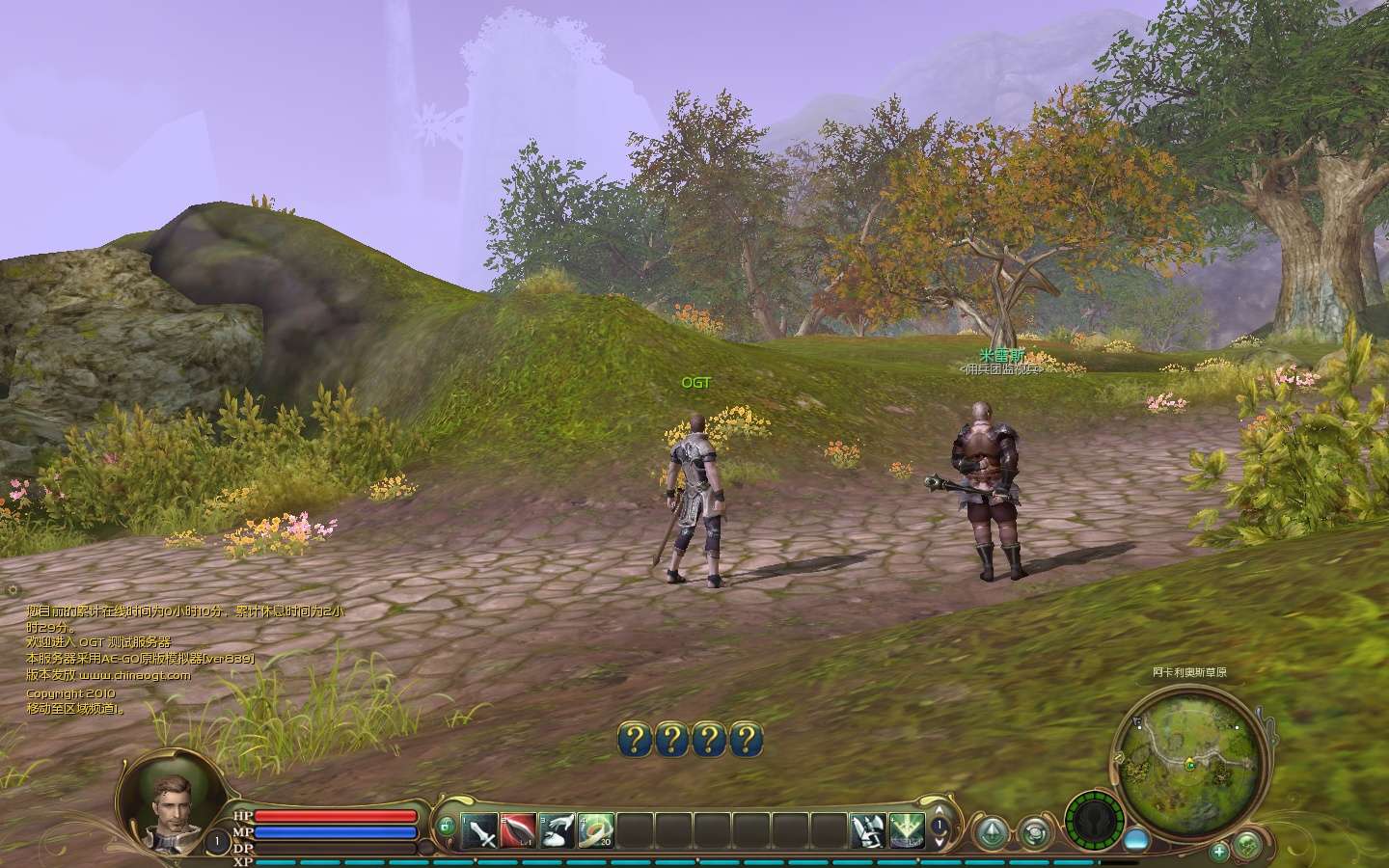
Task: Click the first yellow question mark notification
Action: click(x=634, y=740)
